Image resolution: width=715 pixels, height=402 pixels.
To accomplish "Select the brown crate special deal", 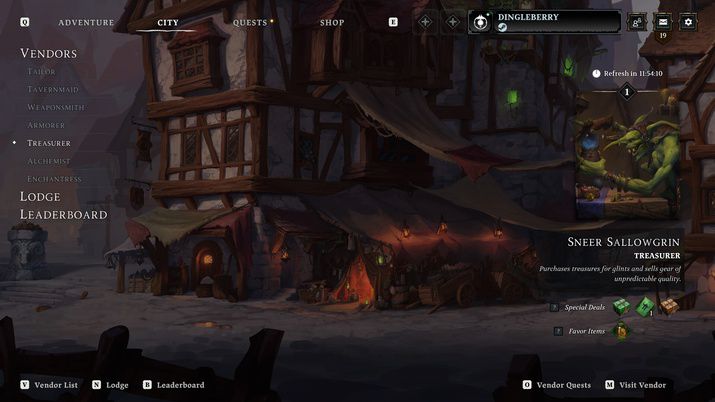I will [x=668, y=306].
